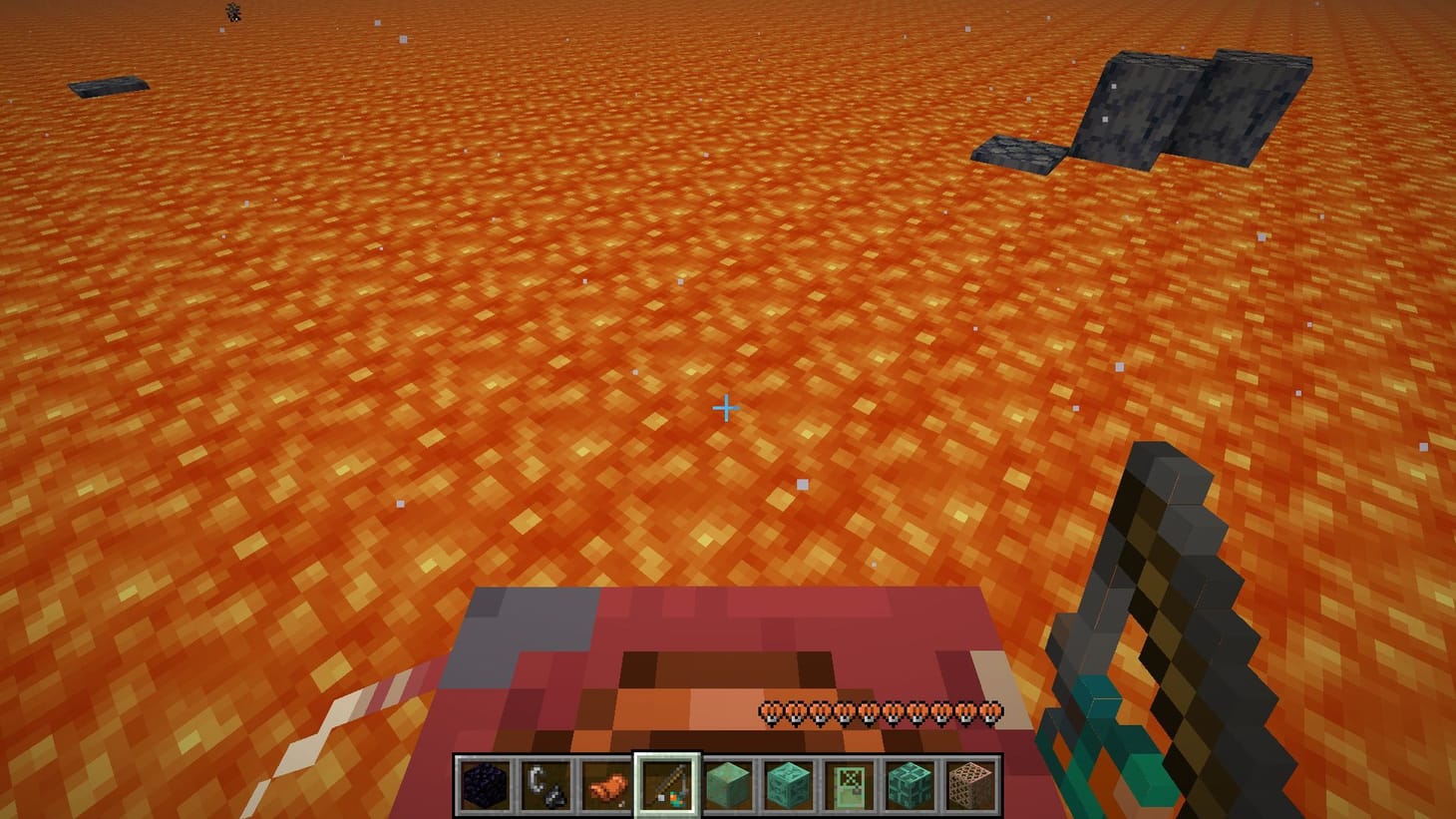Click the highlighted active hotbar slot
Image resolution: width=1456 pixels, height=819 pixels.
point(666,783)
